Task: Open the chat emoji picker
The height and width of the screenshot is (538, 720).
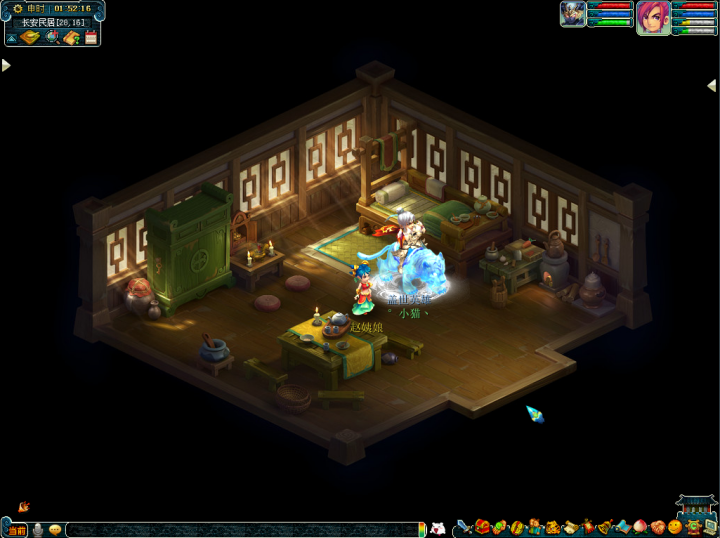Action: pyautogui.click(x=55, y=529)
